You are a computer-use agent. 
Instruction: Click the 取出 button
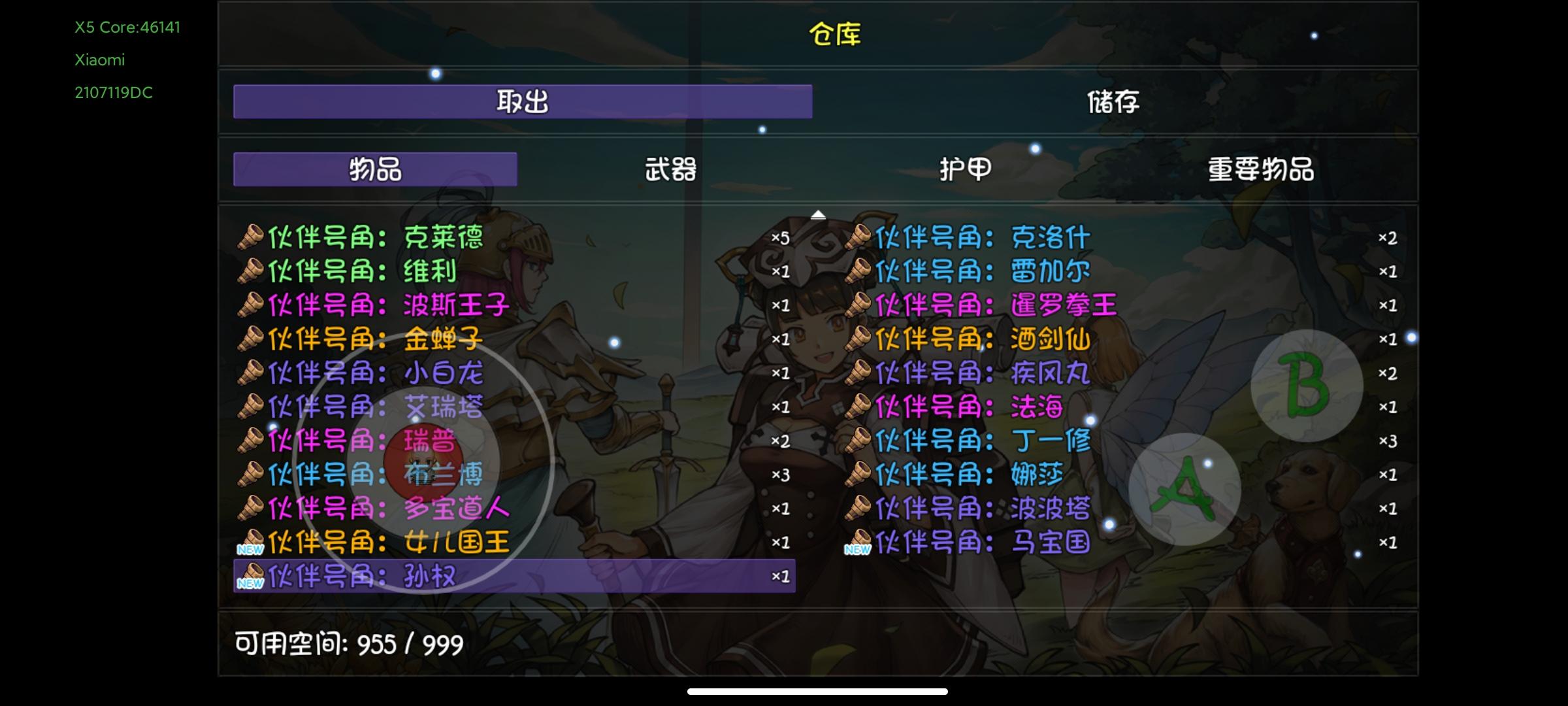(523, 103)
